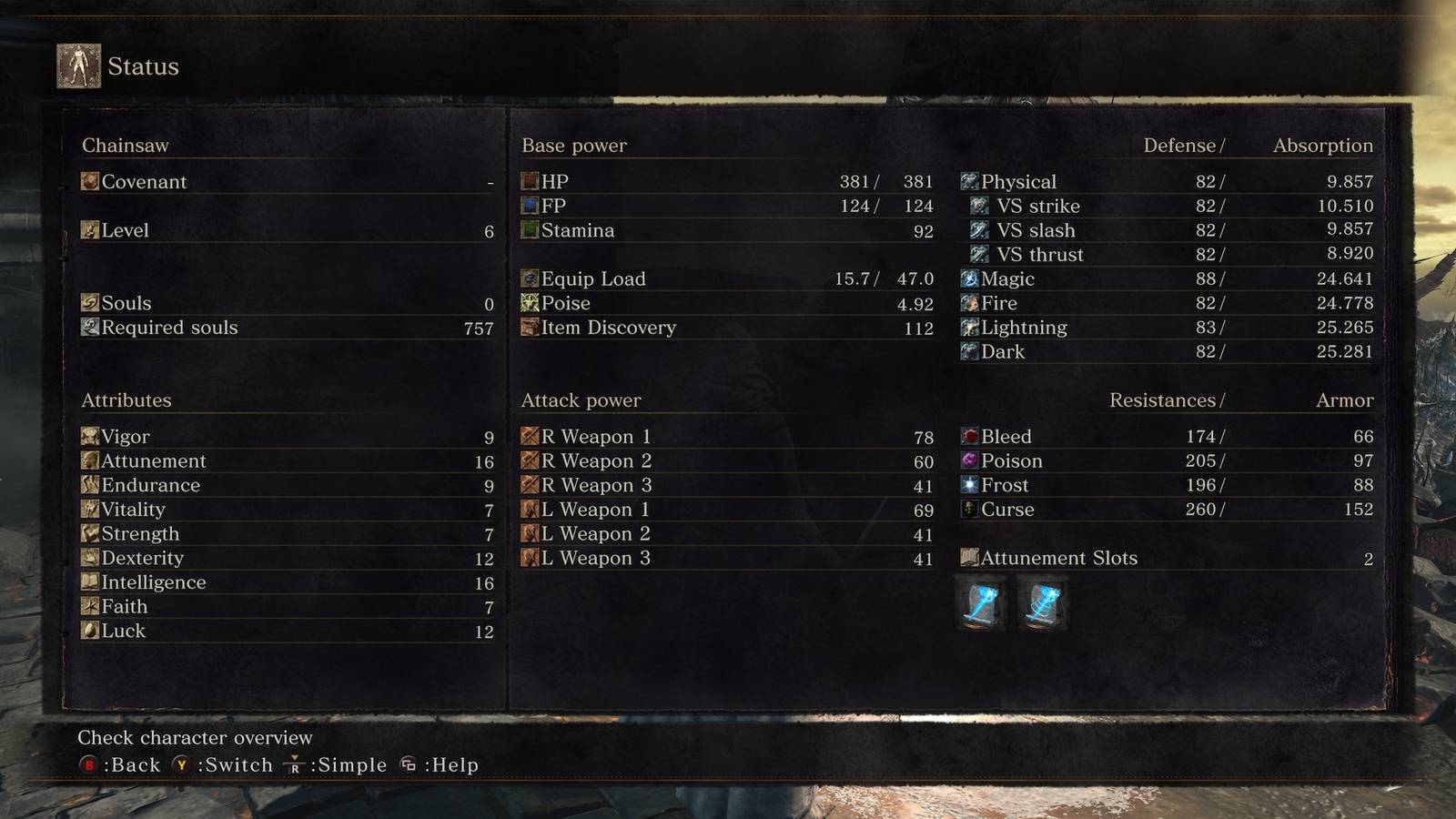Highlight the Equip Load row
Viewport: 1456px width, 819px height.
726,279
